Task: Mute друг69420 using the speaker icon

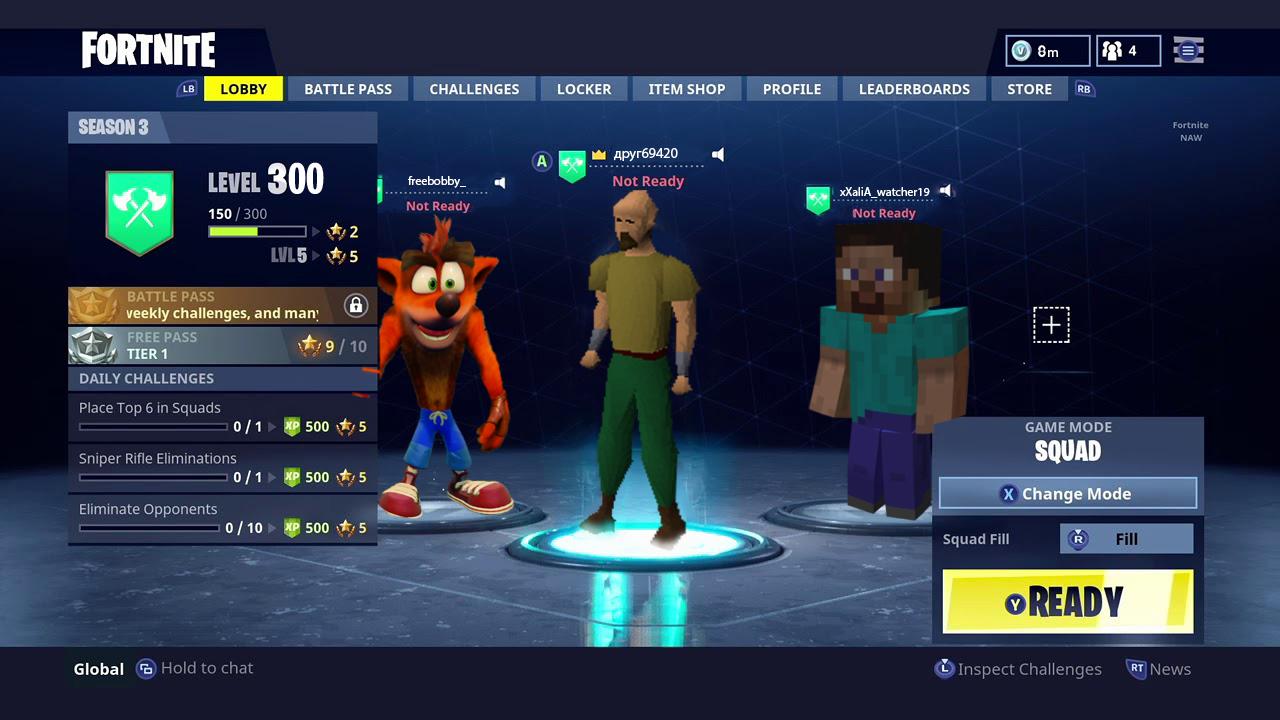Action: point(718,154)
